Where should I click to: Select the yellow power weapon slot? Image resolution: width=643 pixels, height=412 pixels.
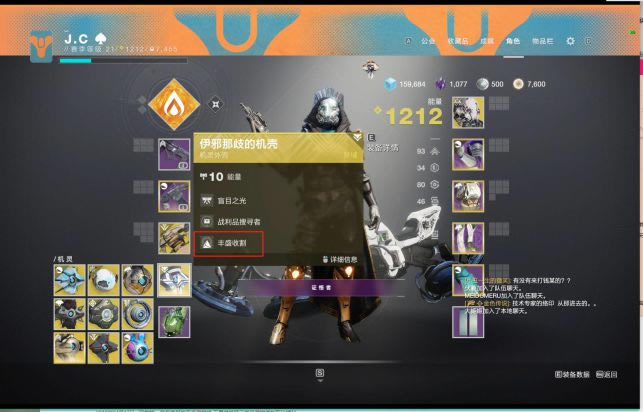pos(173,239)
